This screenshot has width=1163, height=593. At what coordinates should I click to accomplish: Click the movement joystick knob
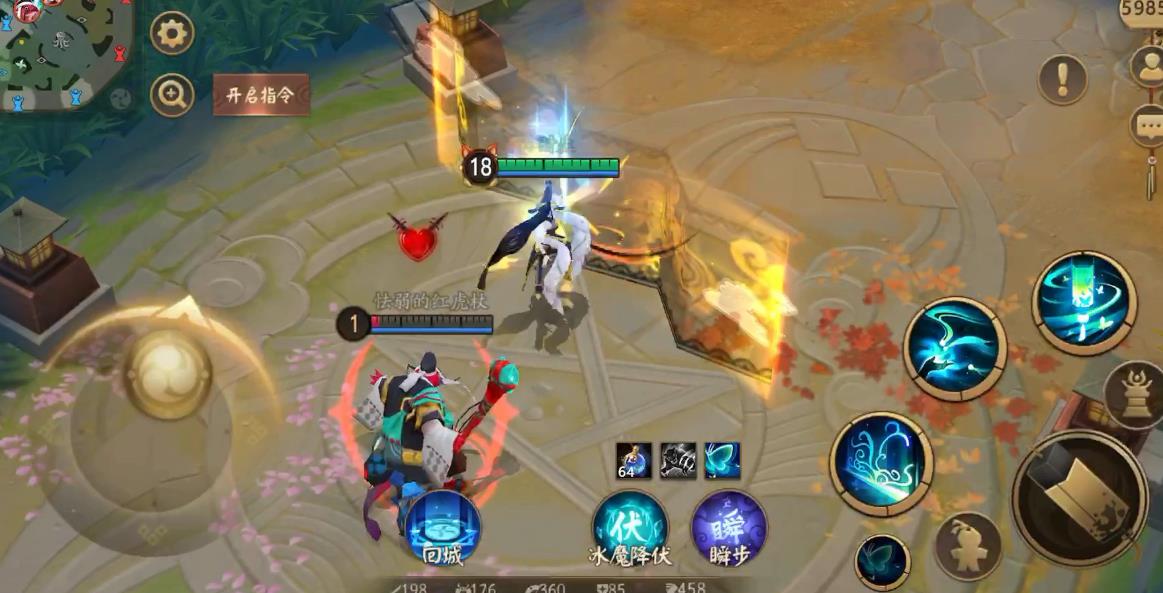coord(167,373)
